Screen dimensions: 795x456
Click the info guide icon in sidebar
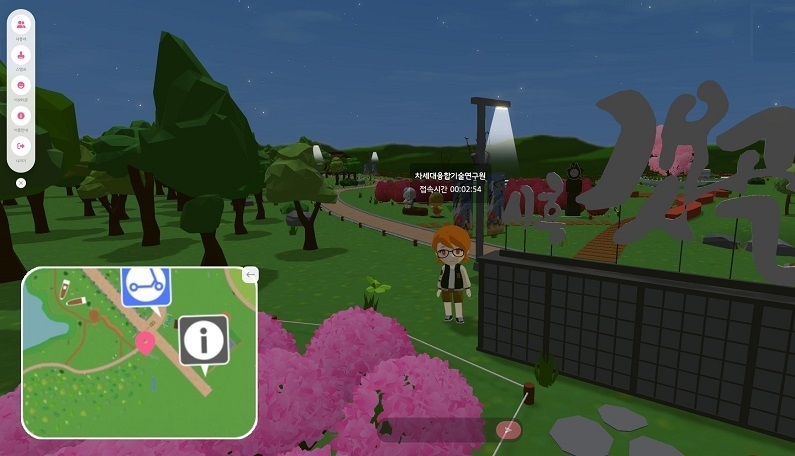pyautogui.click(x=22, y=116)
